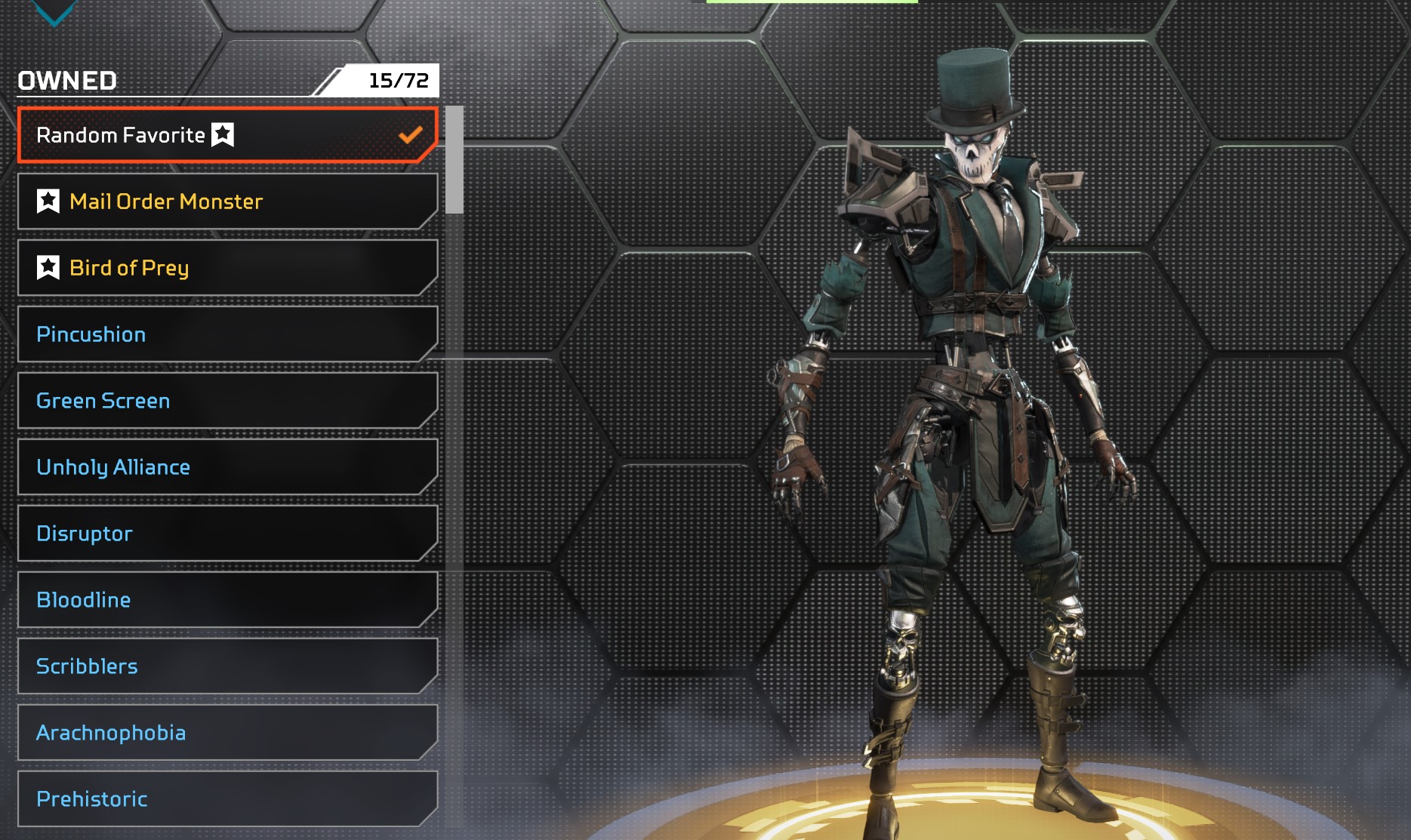Choose the Mail Order Monster skin

tap(226, 202)
